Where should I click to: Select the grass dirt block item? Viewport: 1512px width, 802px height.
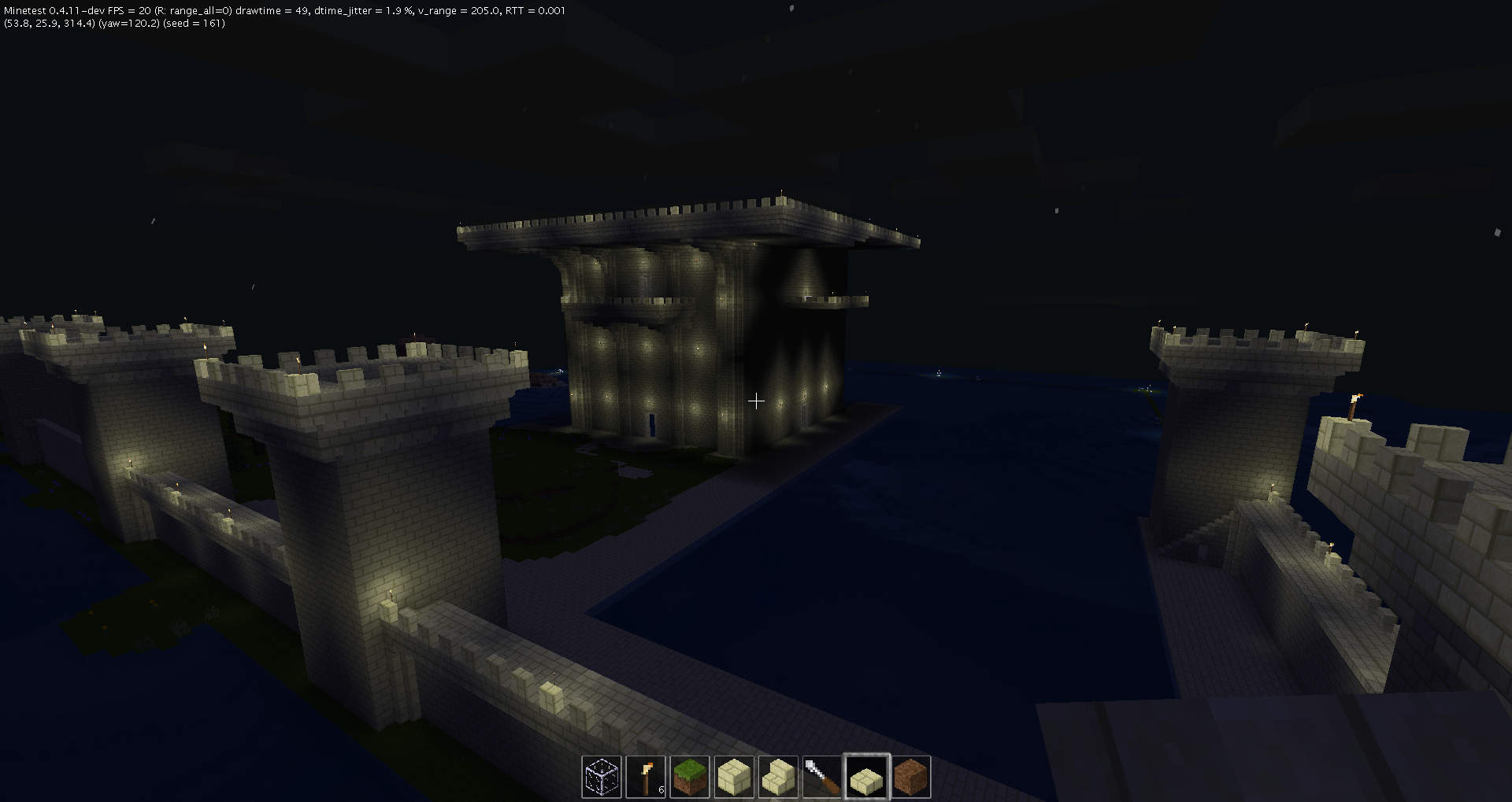point(689,777)
